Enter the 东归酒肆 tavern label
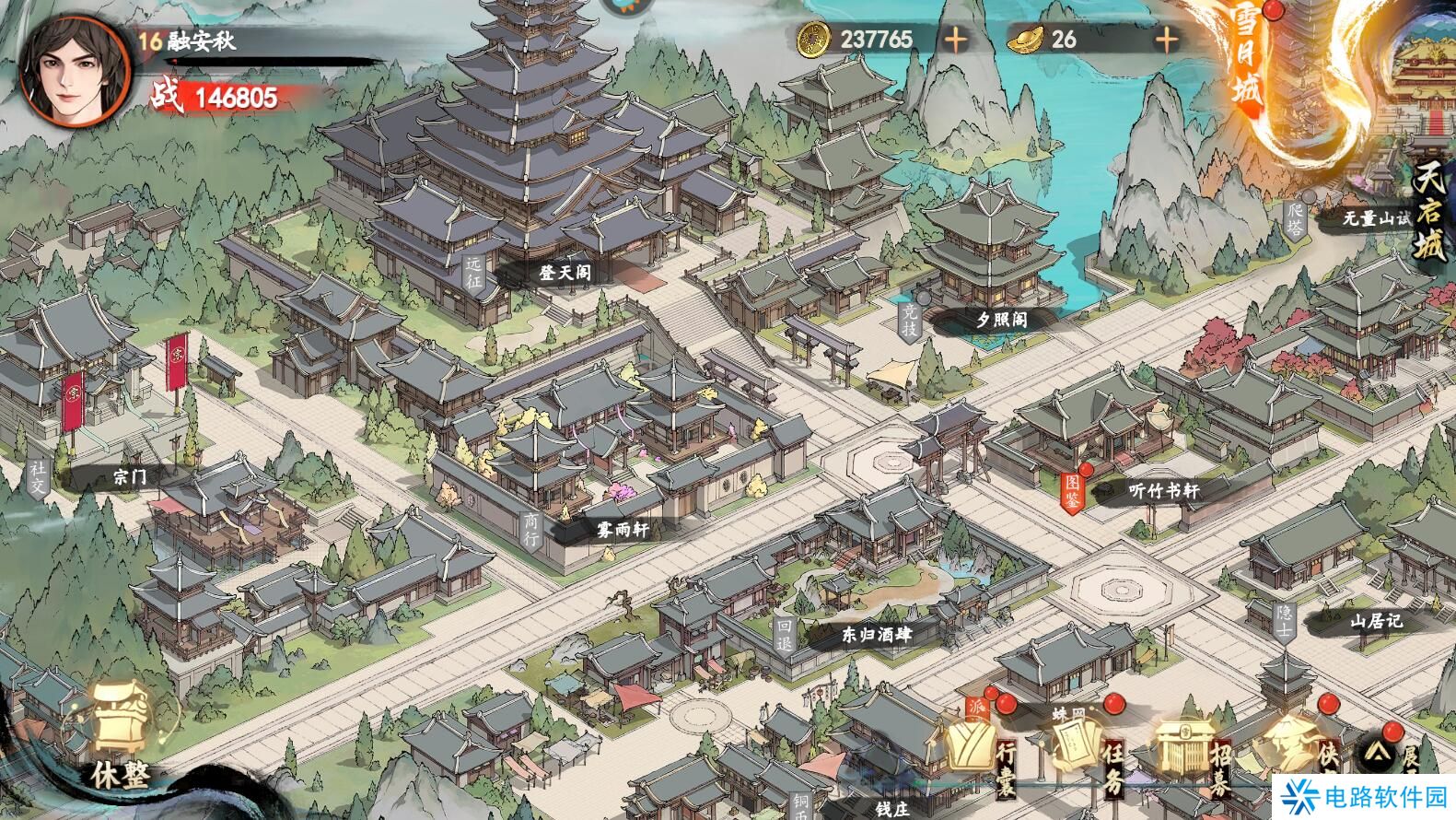1456x820 pixels. point(875,635)
